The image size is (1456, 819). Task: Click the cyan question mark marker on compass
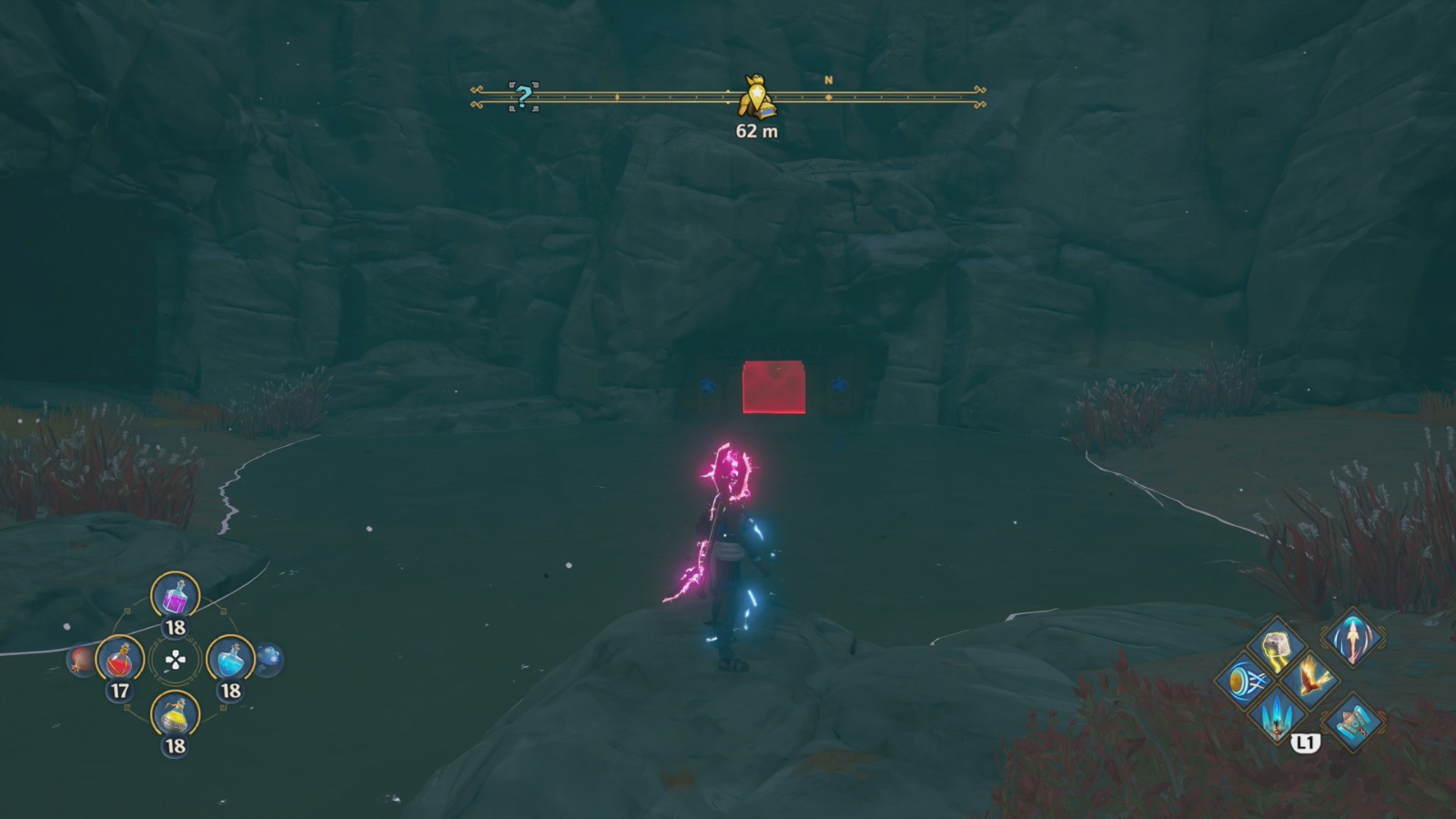521,95
